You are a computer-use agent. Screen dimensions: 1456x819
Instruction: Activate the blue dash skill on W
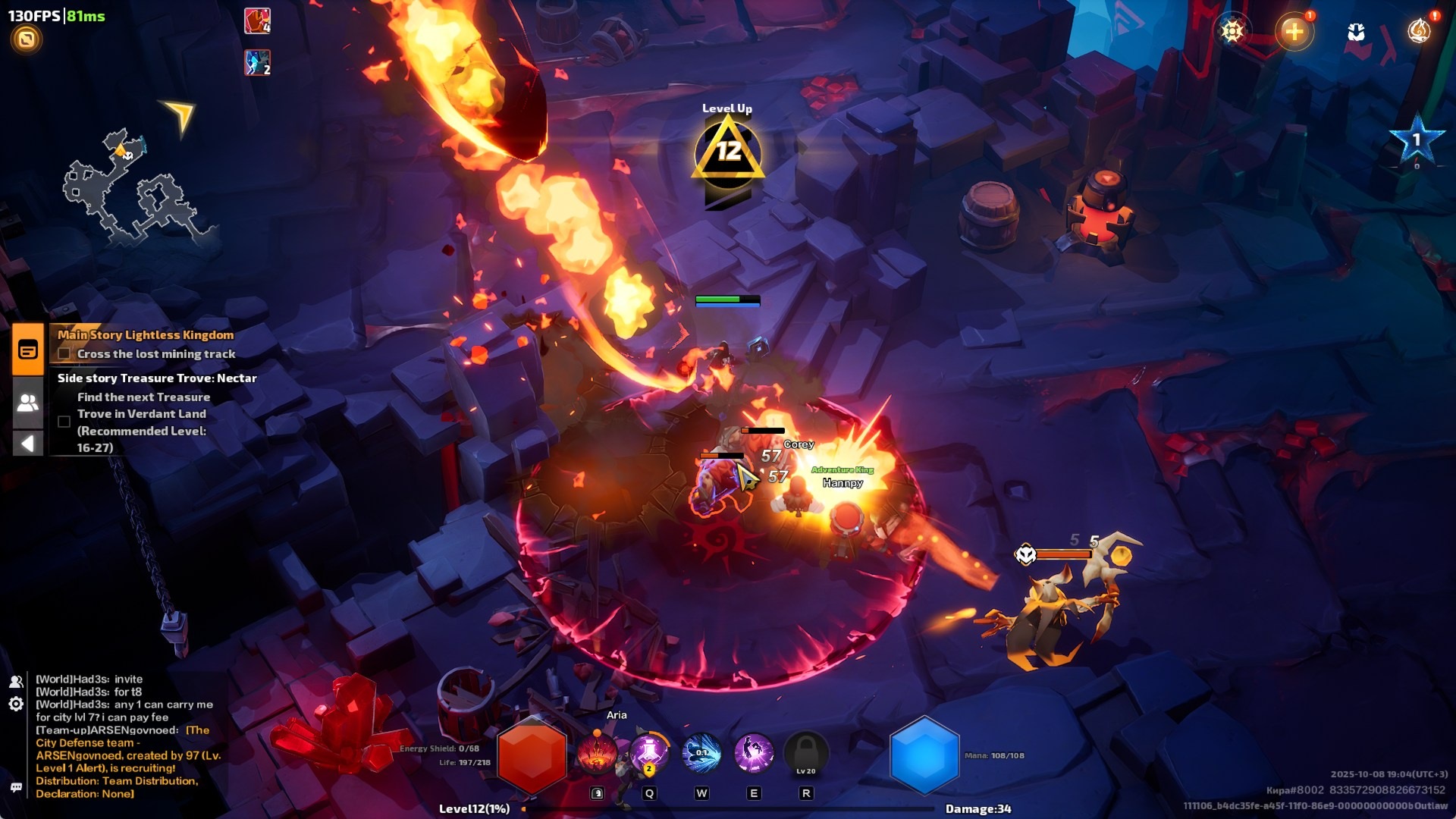[701, 753]
